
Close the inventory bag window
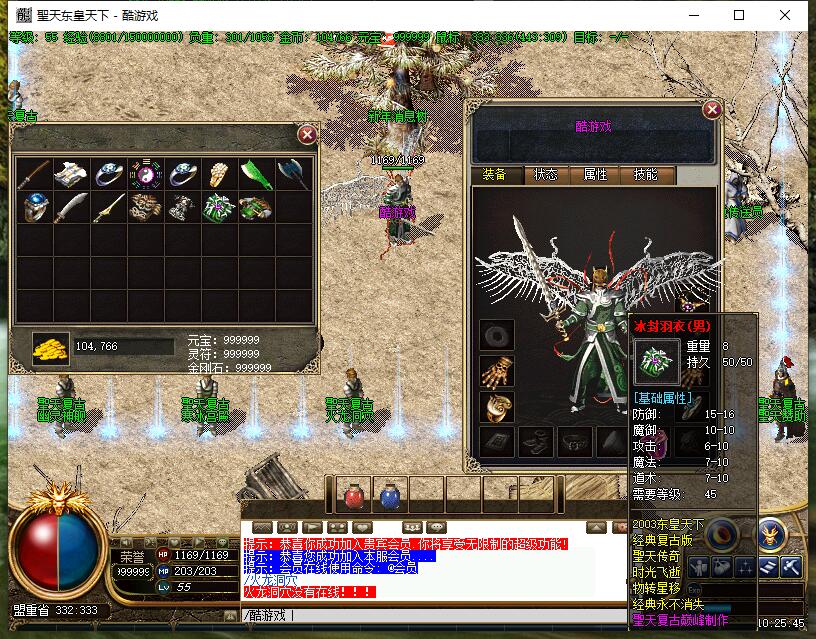tap(307, 134)
